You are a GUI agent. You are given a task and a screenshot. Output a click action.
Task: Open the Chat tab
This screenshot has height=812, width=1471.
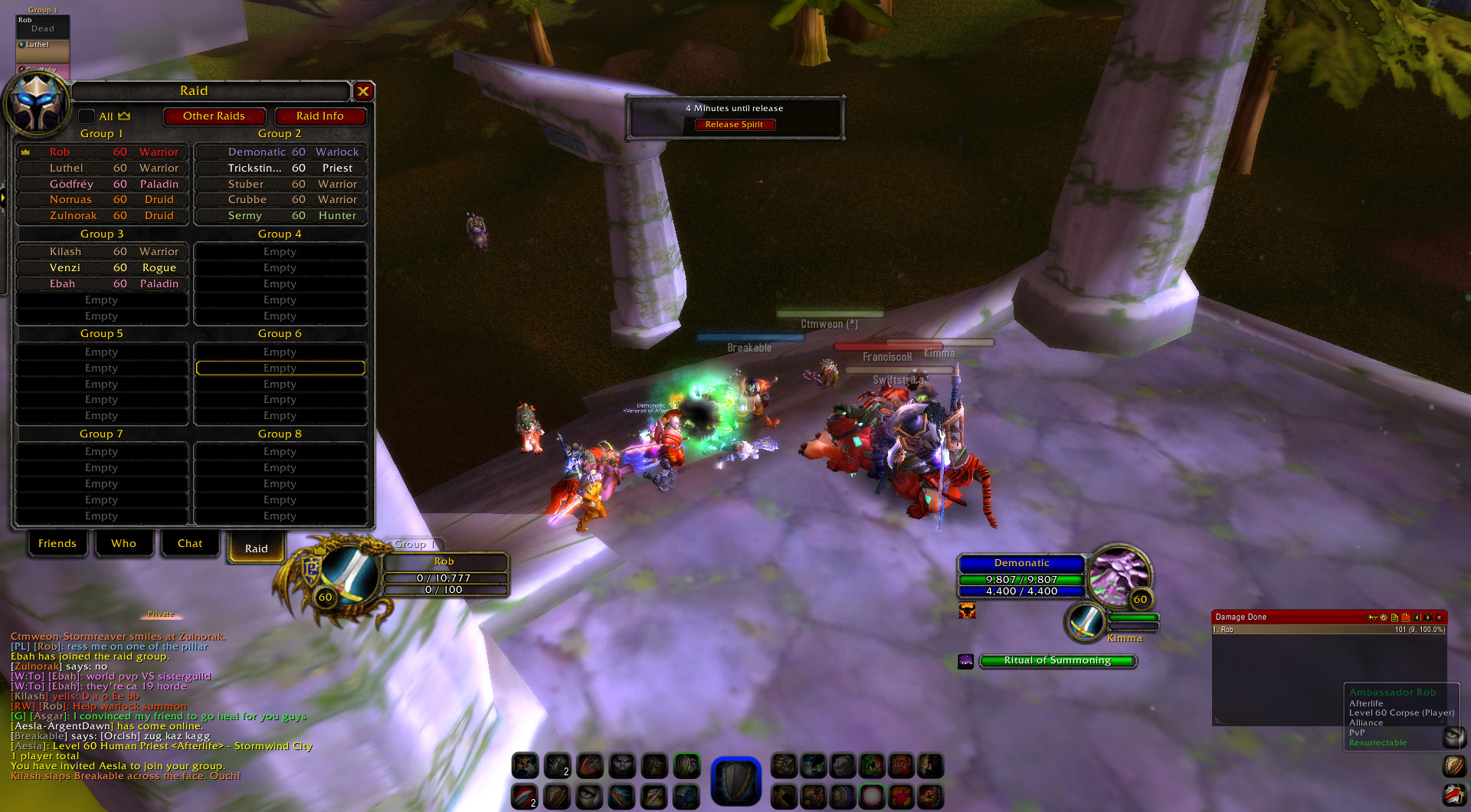coord(190,544)
